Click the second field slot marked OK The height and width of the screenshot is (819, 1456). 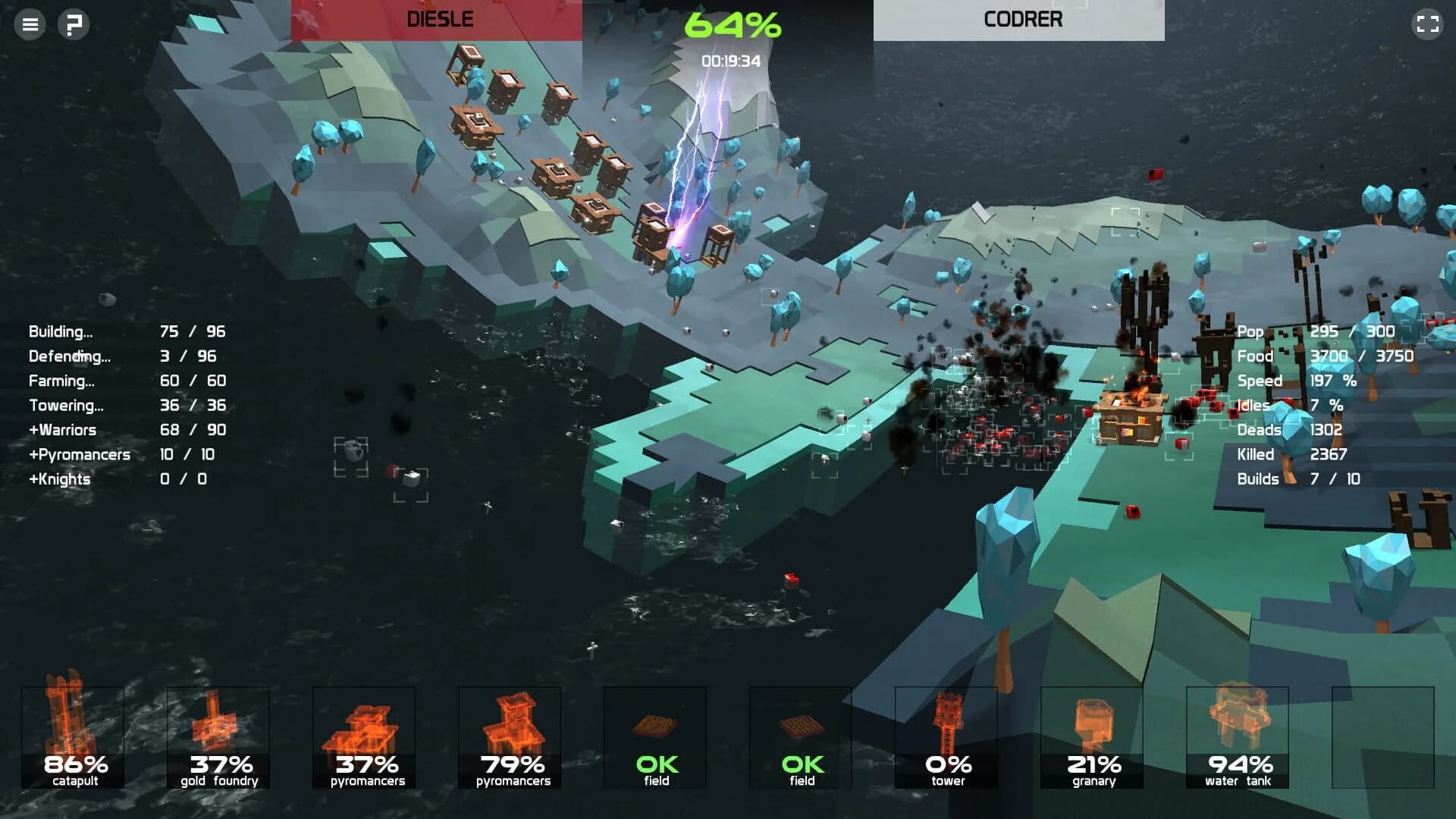click(800, 736)
